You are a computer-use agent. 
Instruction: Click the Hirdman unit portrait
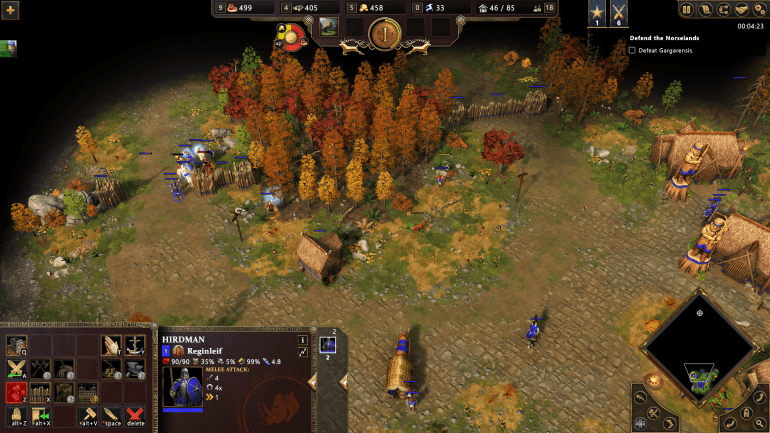tap(183, 387)
